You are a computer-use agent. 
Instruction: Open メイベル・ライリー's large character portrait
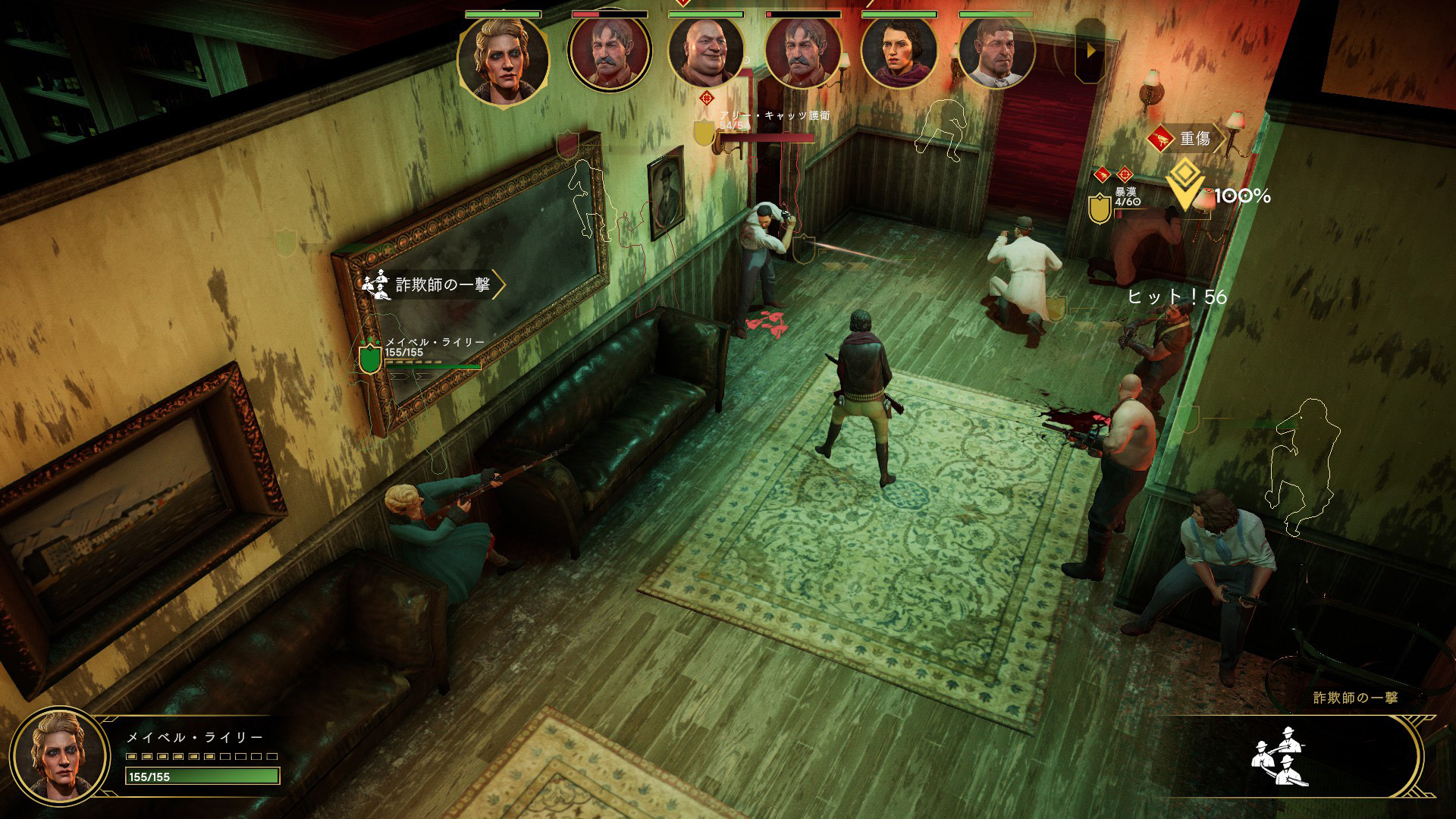point(59,755)
